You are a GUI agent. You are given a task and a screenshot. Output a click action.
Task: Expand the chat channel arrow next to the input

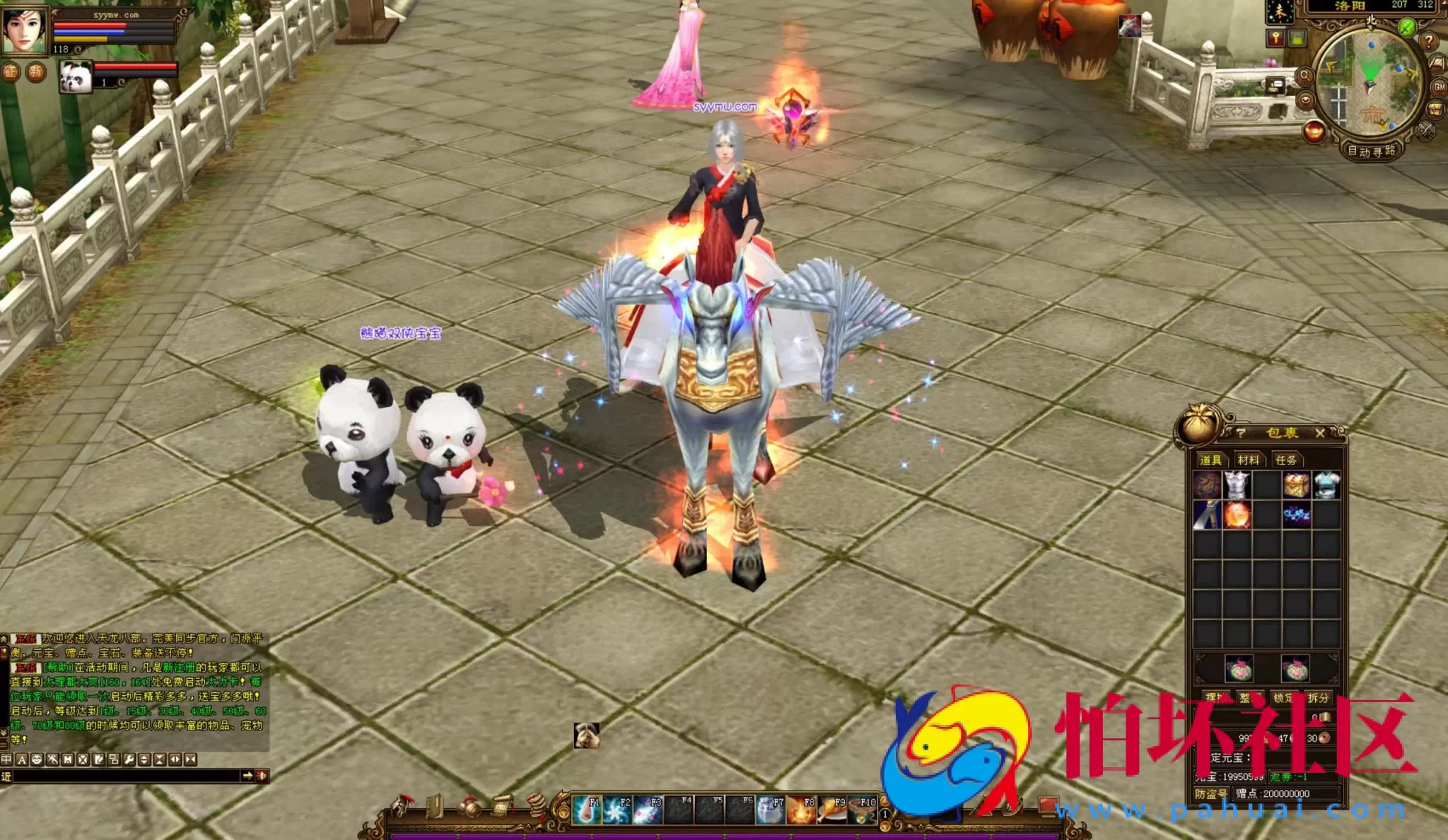tap(248, 776)
